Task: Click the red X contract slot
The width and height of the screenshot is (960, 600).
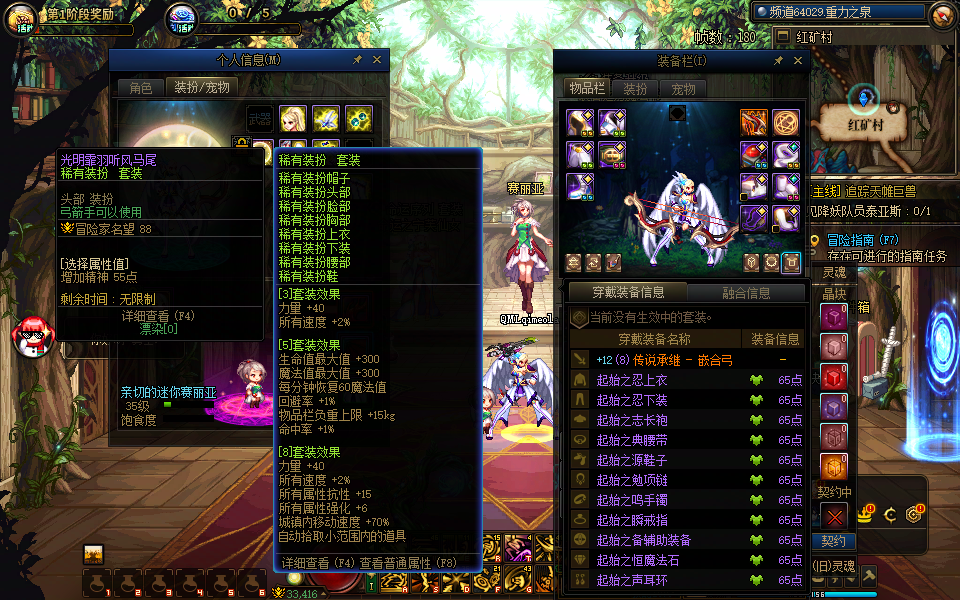Action: click(834, 516)
